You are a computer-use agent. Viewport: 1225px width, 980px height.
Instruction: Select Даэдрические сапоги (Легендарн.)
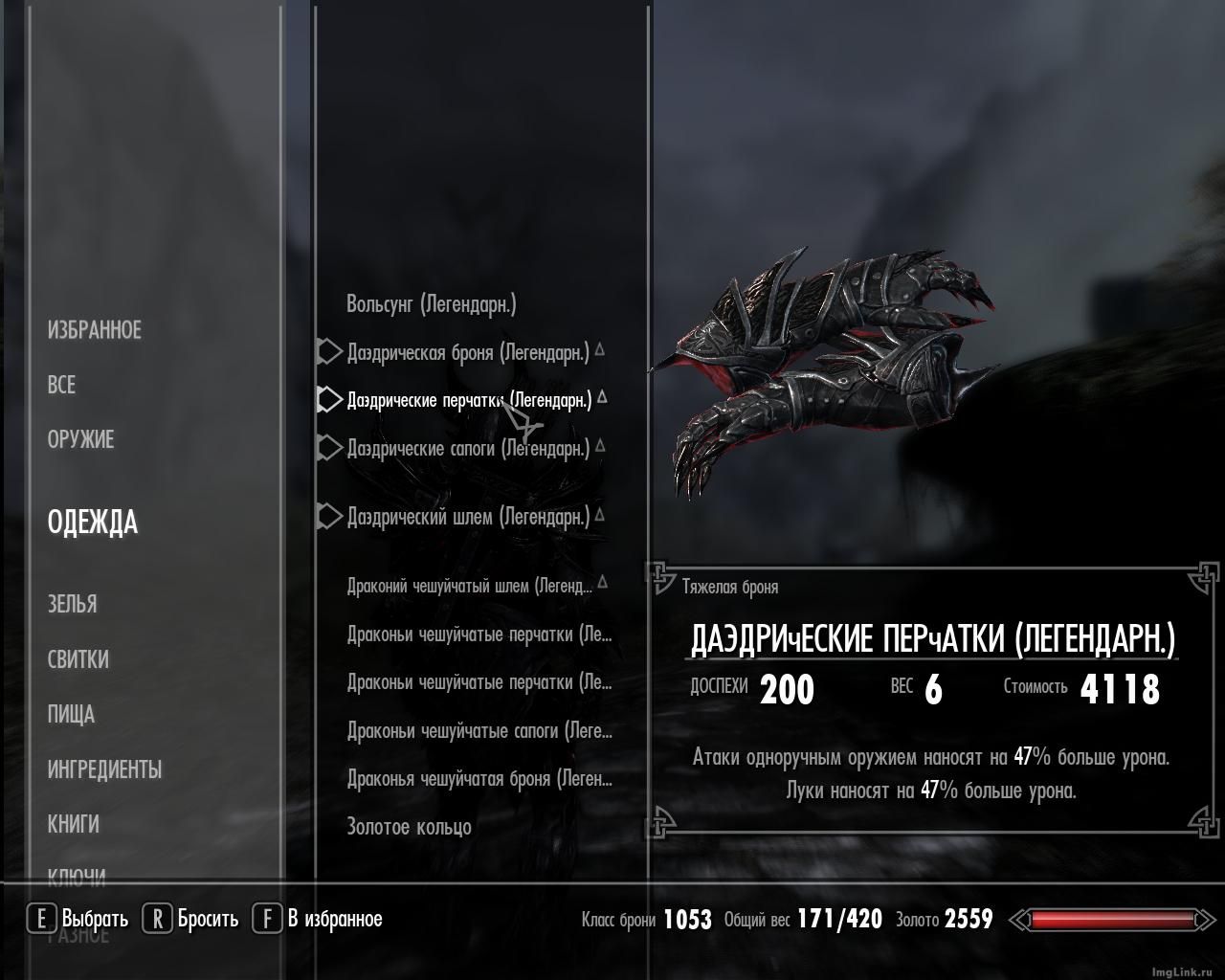click(468, 448)
